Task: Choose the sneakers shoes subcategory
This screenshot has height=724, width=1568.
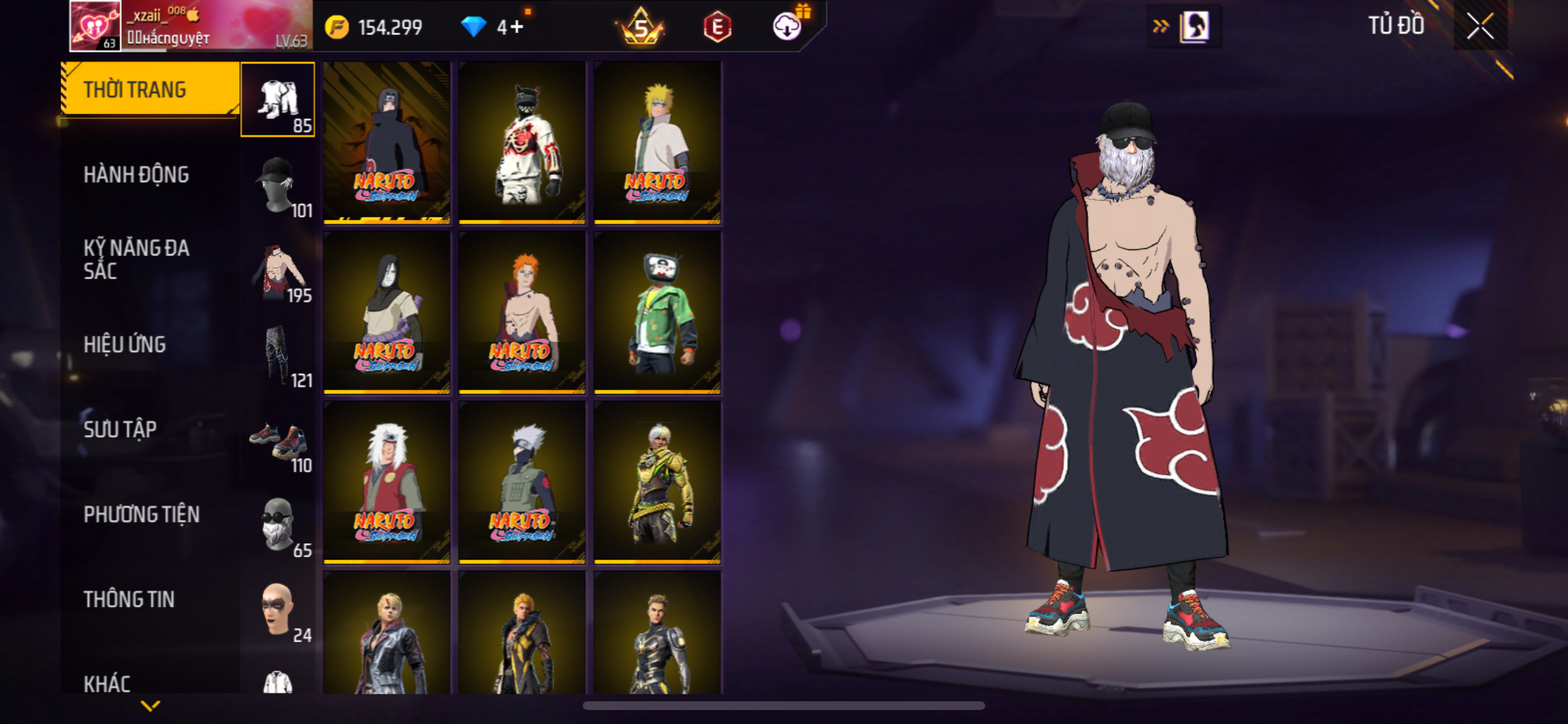Action: pos(278,441)
